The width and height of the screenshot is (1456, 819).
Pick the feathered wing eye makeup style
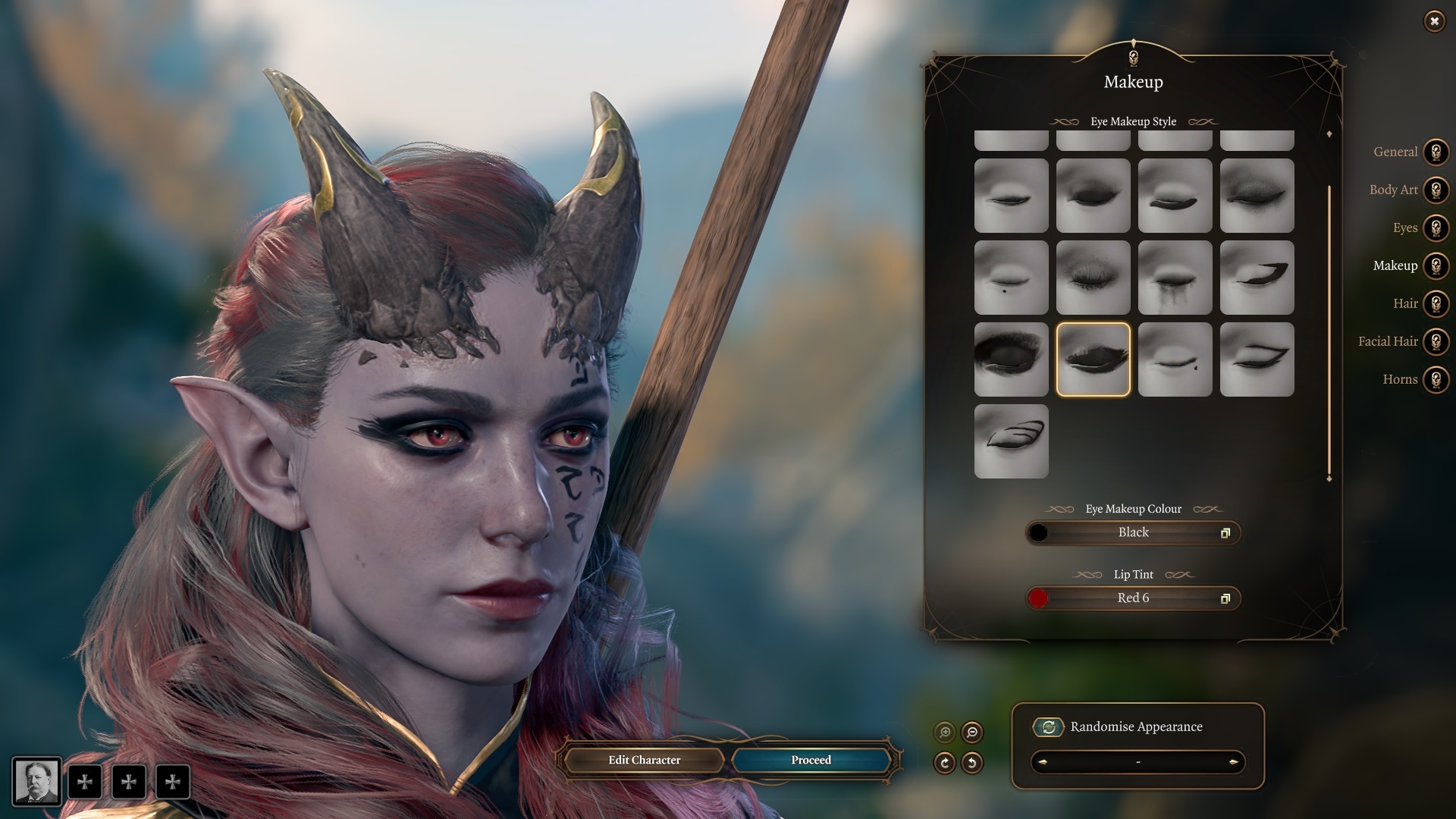click(x=1011, y=441)
